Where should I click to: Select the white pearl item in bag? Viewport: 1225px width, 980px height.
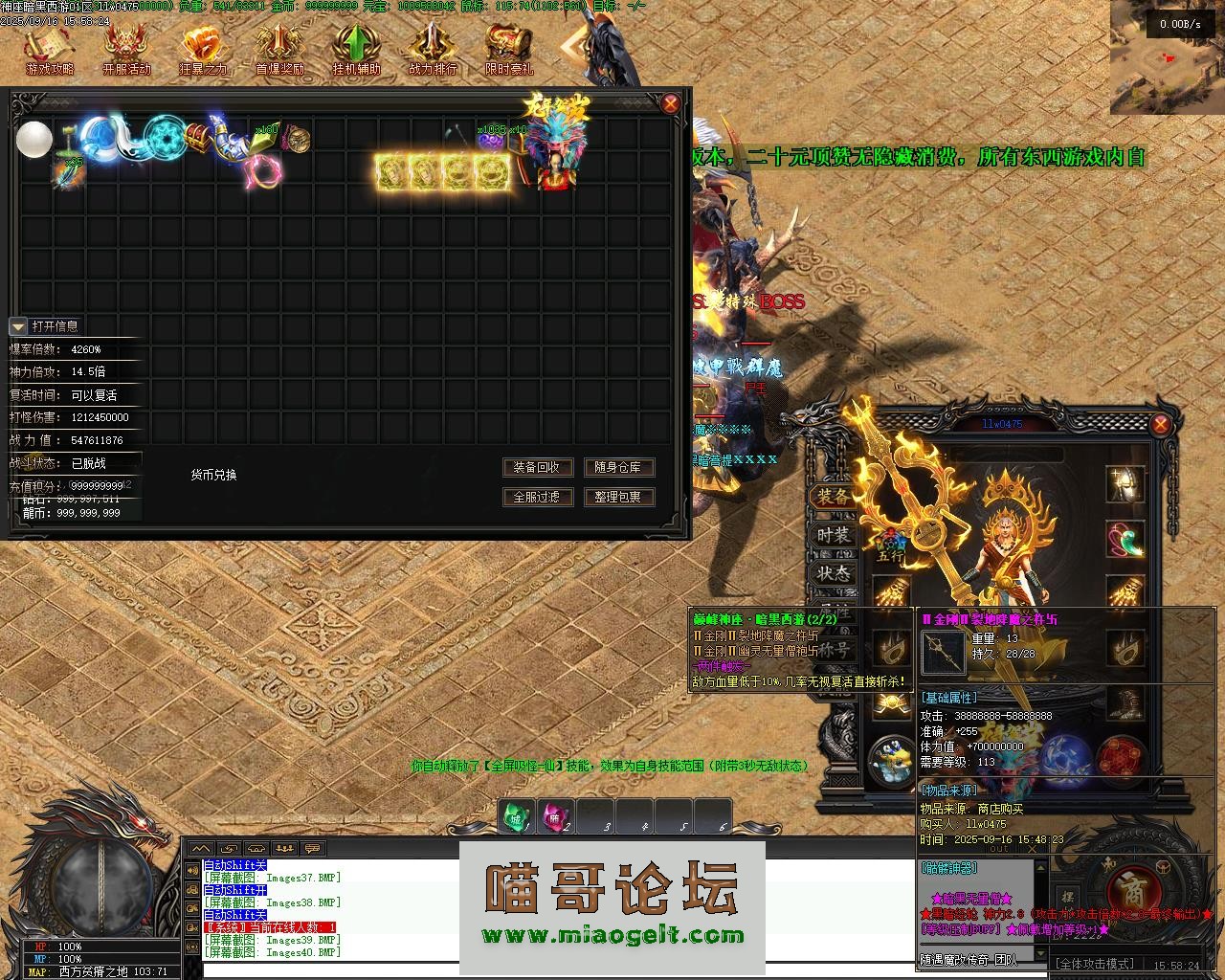click(x=34, y=140)
